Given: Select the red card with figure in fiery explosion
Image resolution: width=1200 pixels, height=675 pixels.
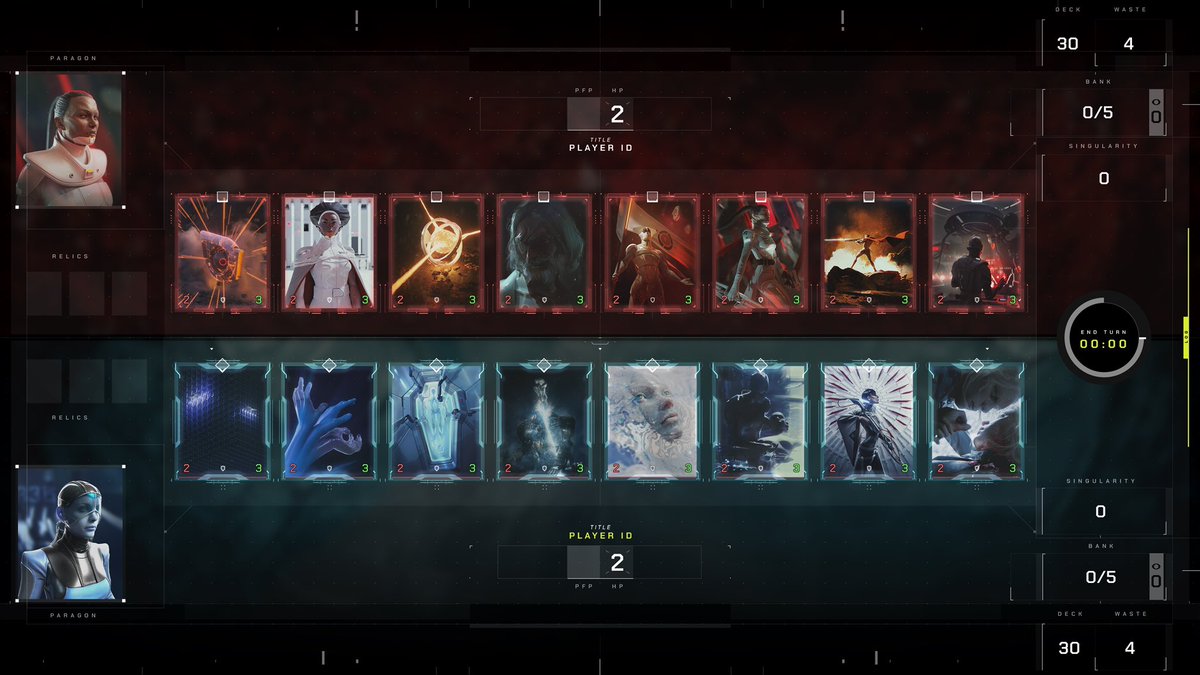Looking at the screenshot, I should tap(869, 252).
